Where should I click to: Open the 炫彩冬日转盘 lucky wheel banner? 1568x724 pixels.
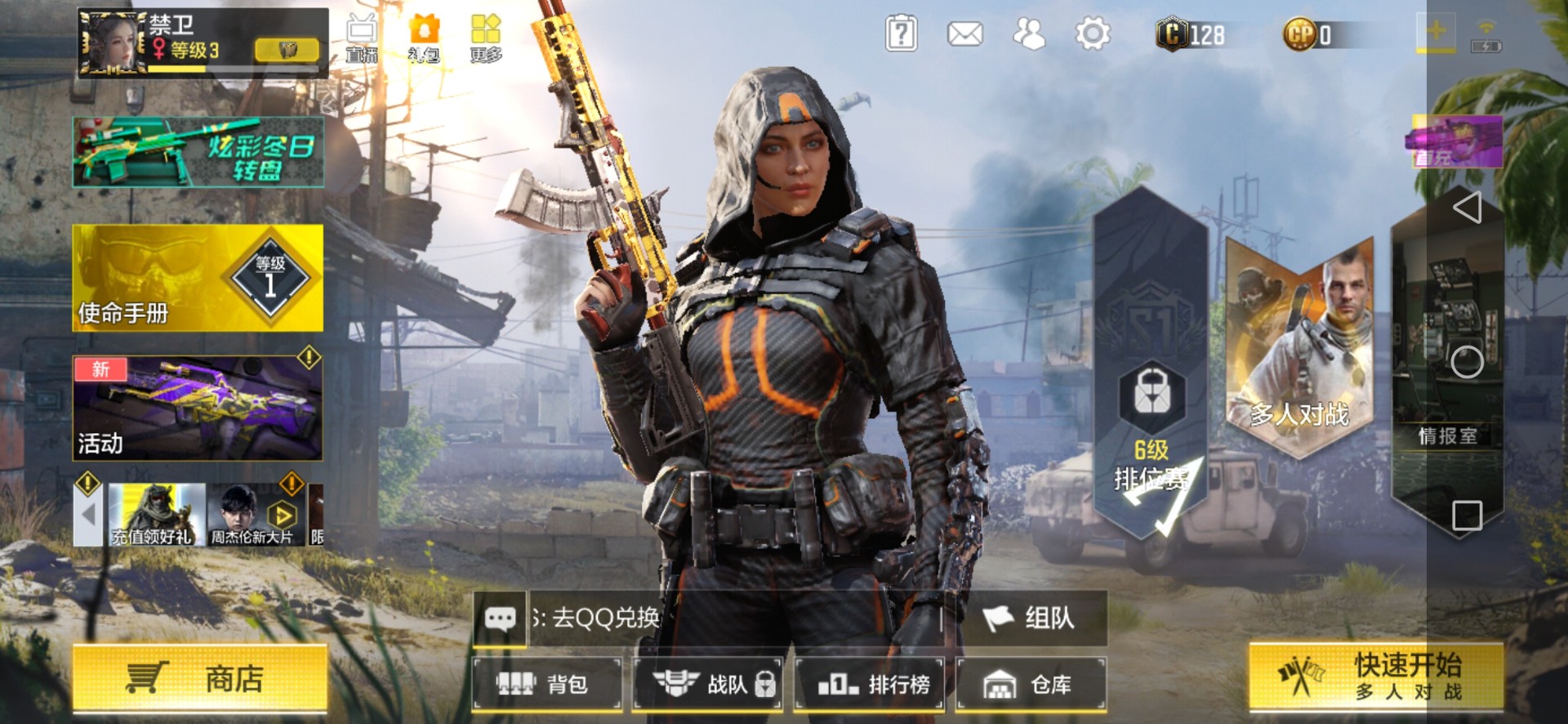point(198,153)
